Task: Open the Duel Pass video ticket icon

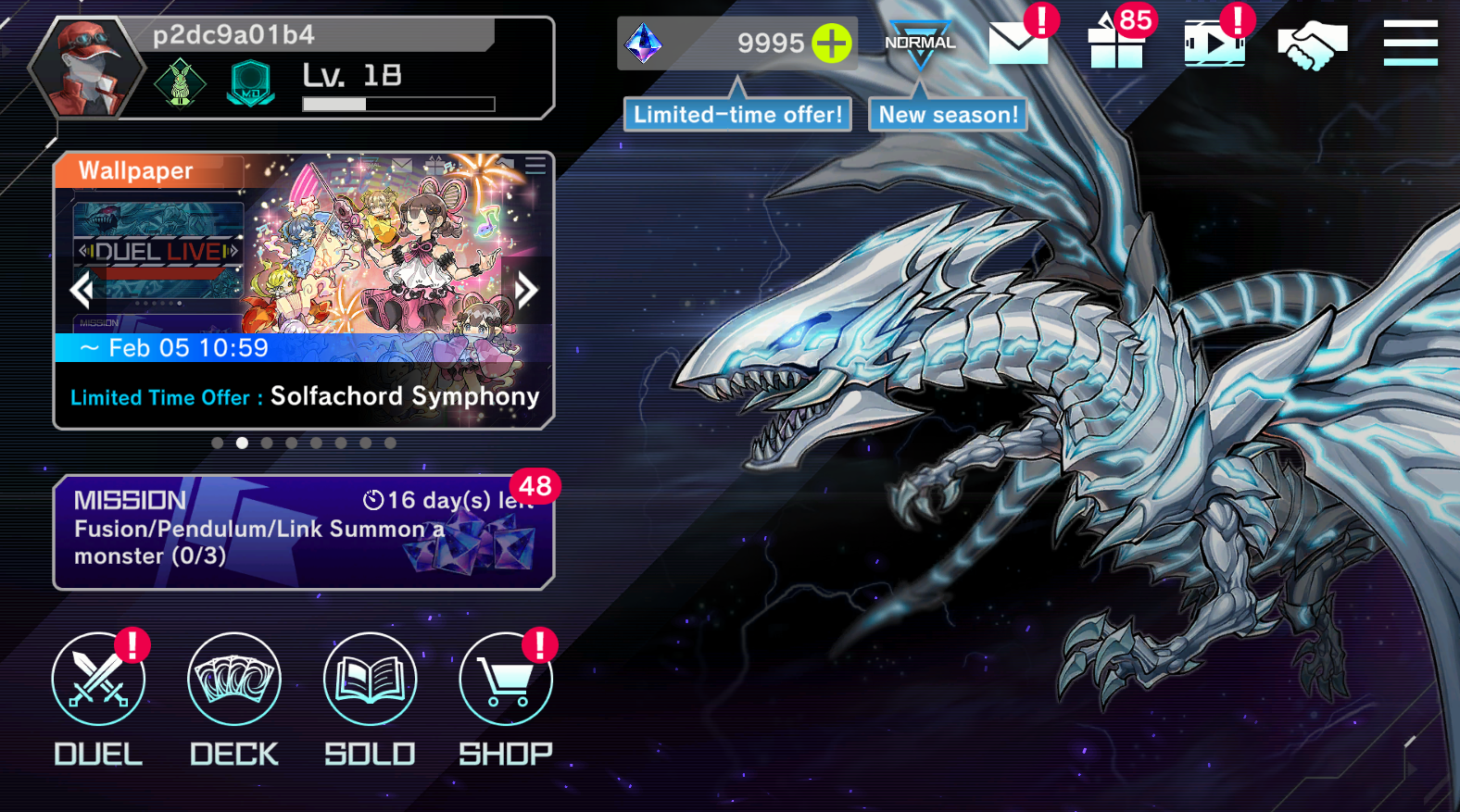Action: click(1215, 44)
